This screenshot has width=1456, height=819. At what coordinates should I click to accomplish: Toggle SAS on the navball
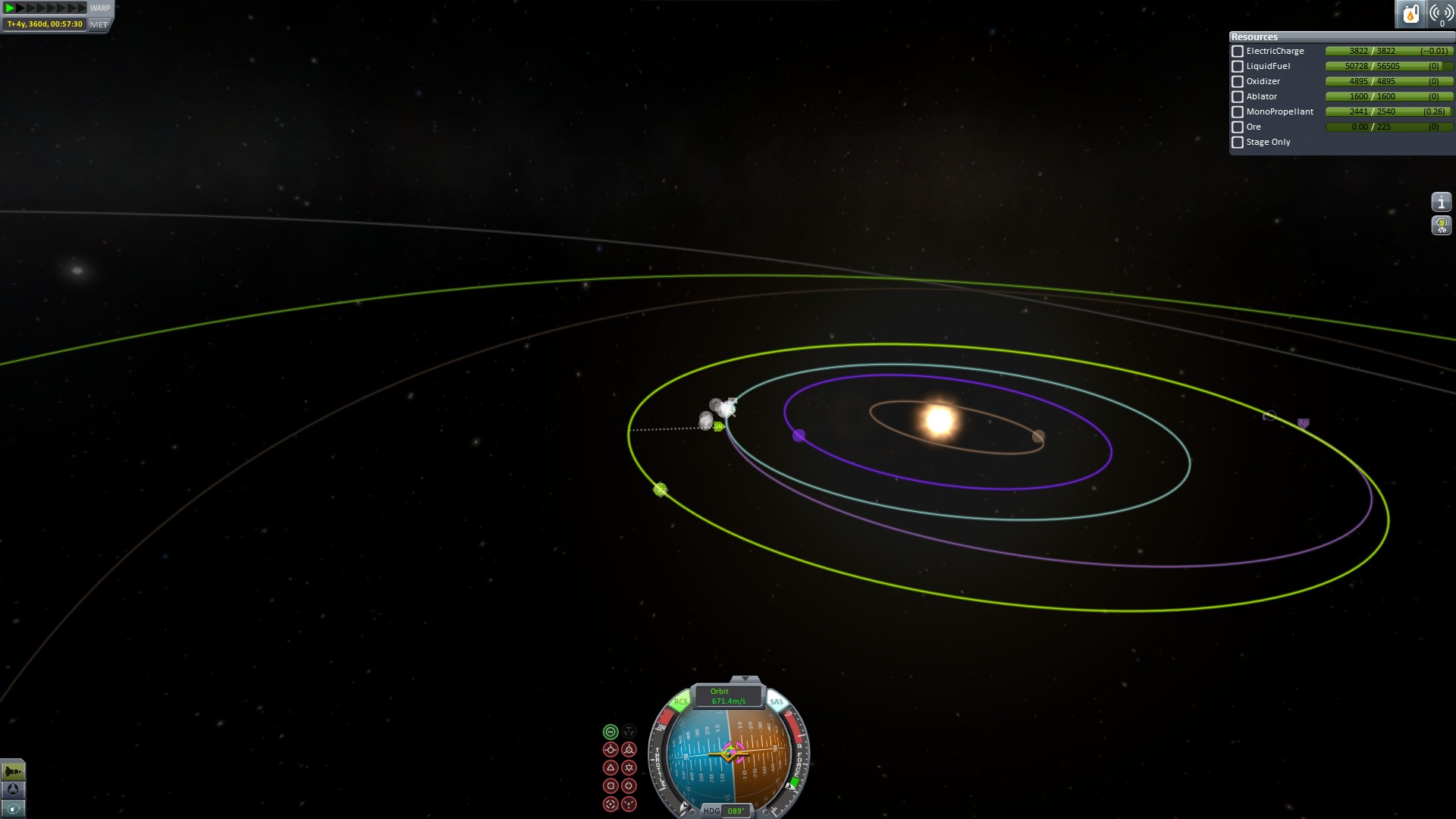pyautogui.click(x=777, y=701)
